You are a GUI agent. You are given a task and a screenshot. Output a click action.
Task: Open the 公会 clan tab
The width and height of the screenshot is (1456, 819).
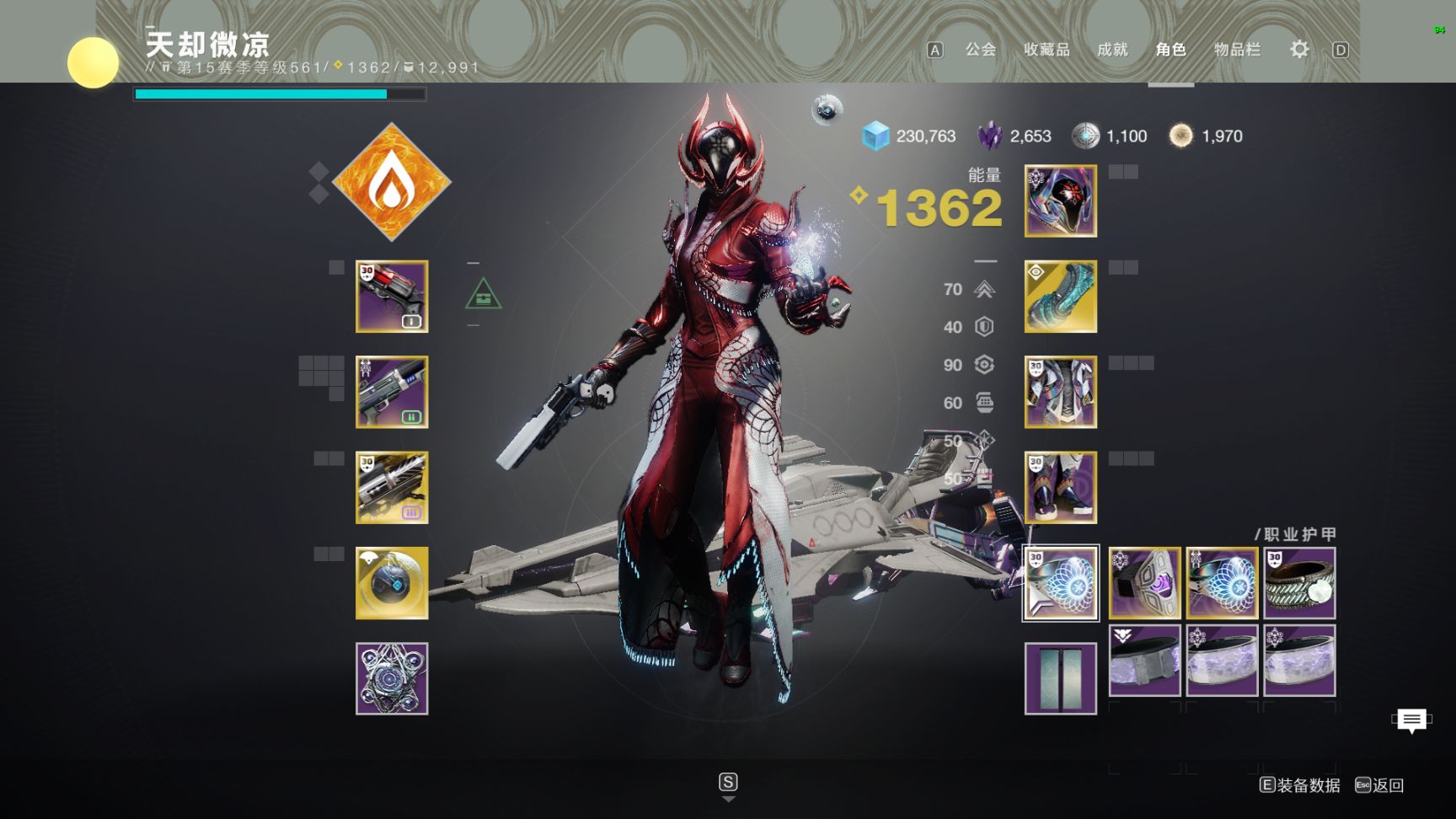[x=980, y=50]
